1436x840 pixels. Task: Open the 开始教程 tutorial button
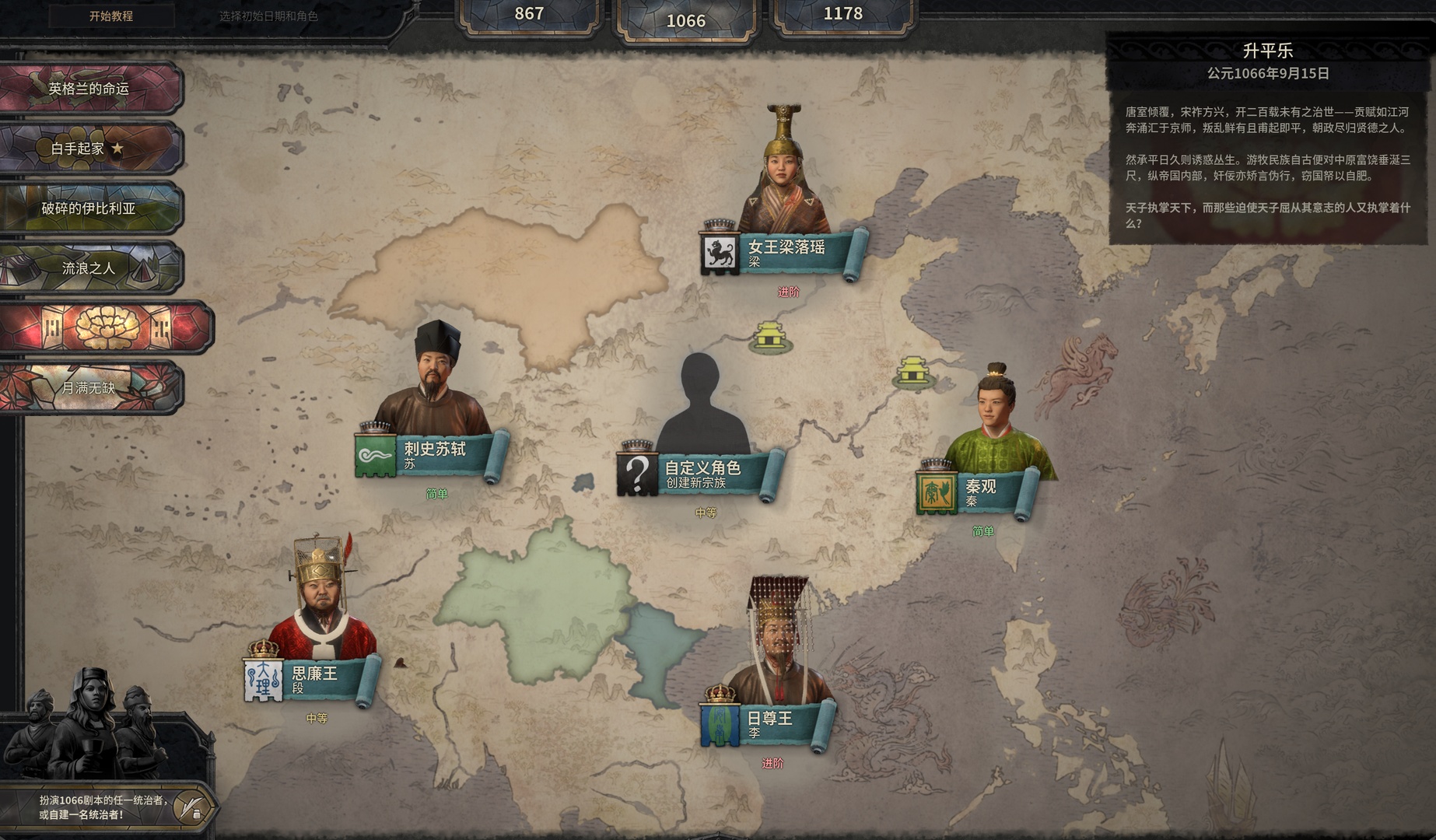click(110, 16)
